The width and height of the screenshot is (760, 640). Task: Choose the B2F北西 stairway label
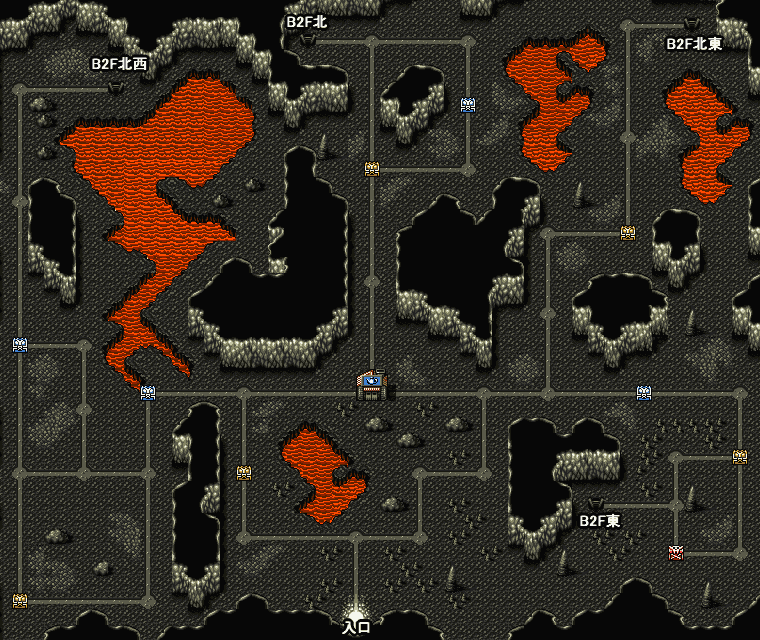tap(119, 64)
